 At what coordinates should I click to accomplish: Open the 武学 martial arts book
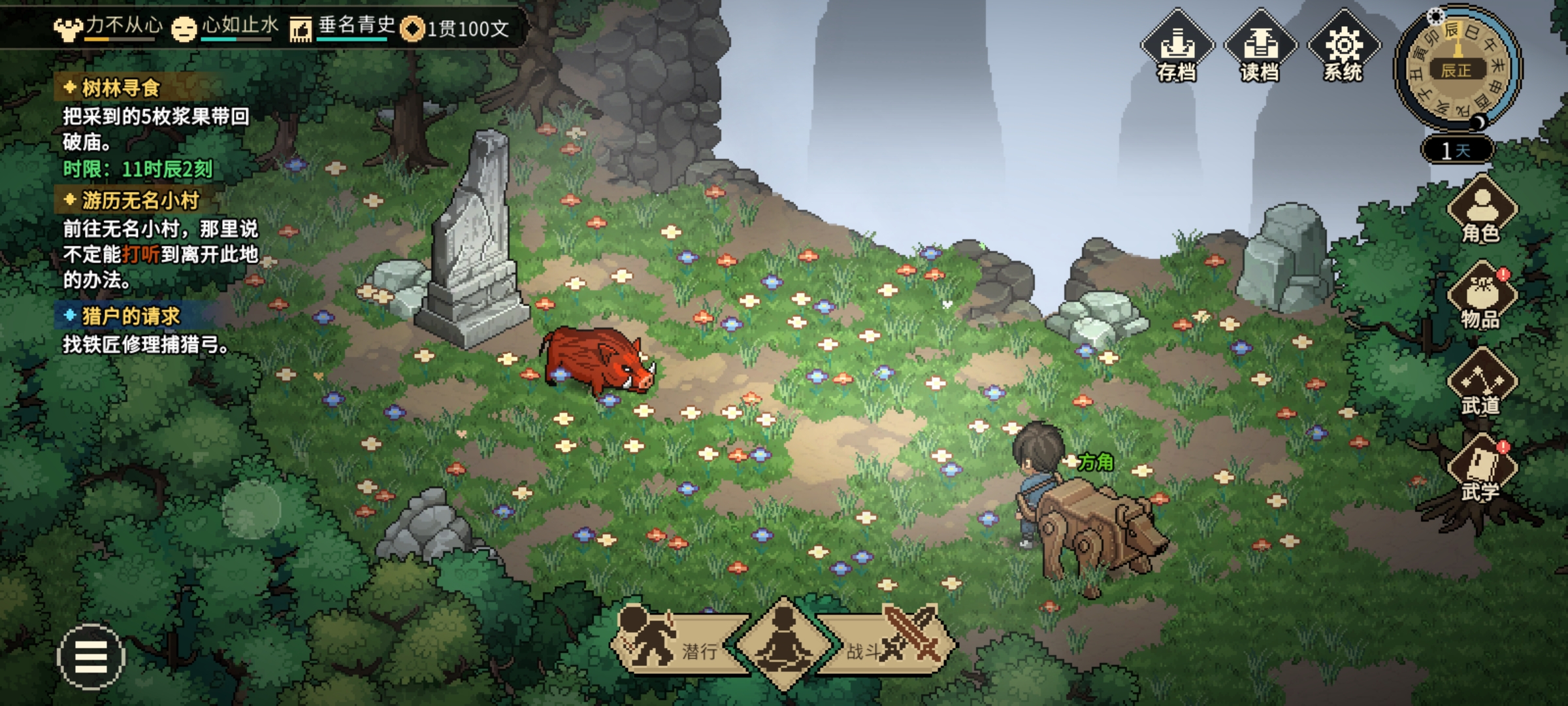[1481, 469]
